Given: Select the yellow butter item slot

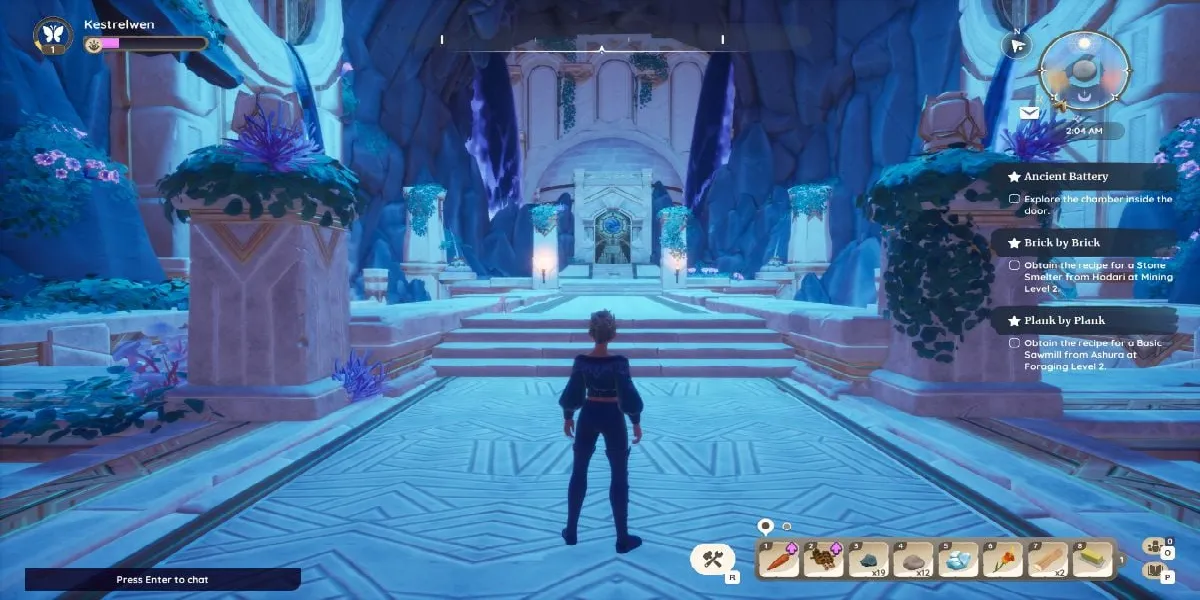Looking at the screenshot, I should pyautogui.click(x=1092, y=561).
